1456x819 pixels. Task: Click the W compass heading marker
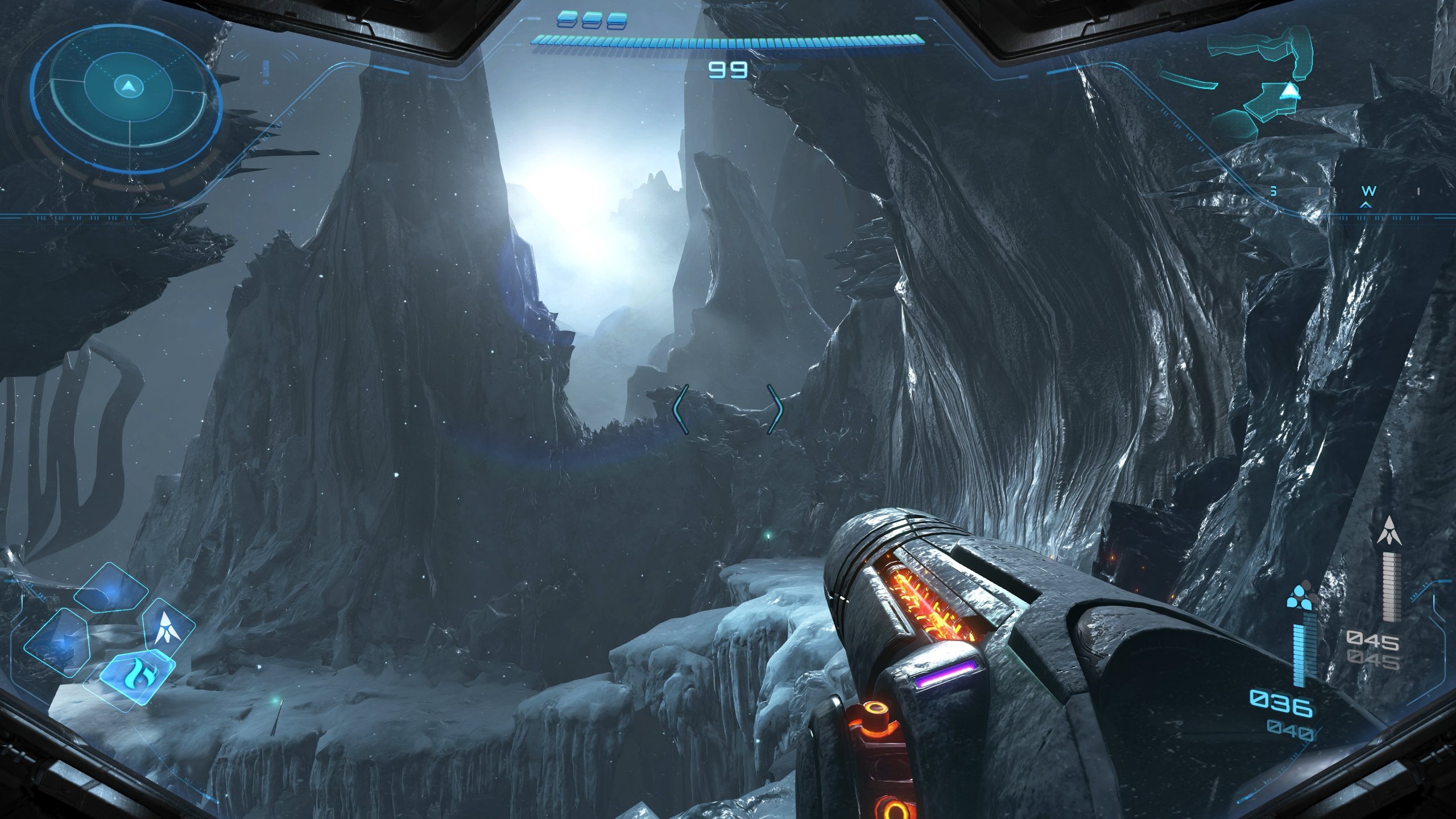(1368, 191)
